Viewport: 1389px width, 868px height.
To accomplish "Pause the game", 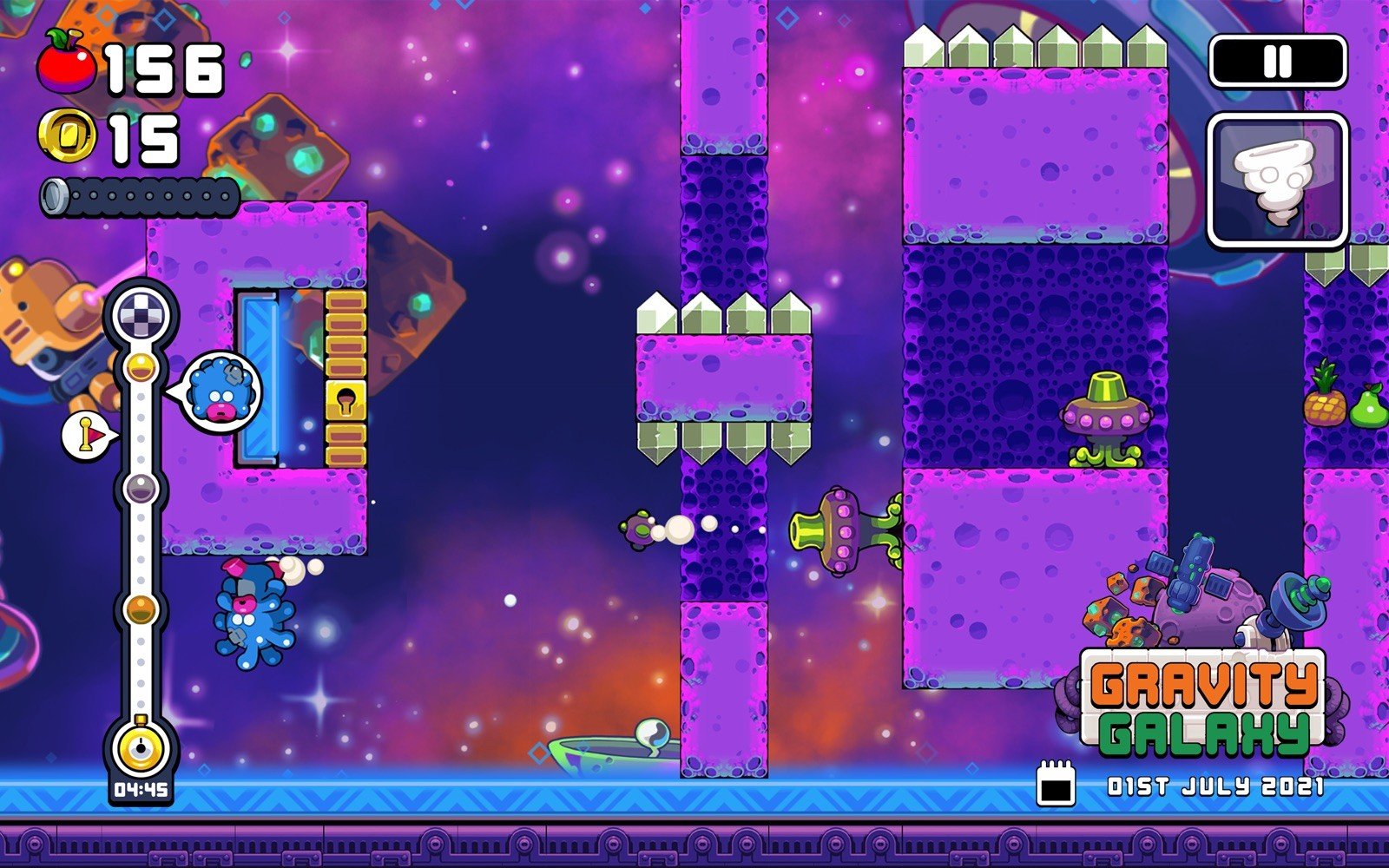I will click(x=1277, y=61).
